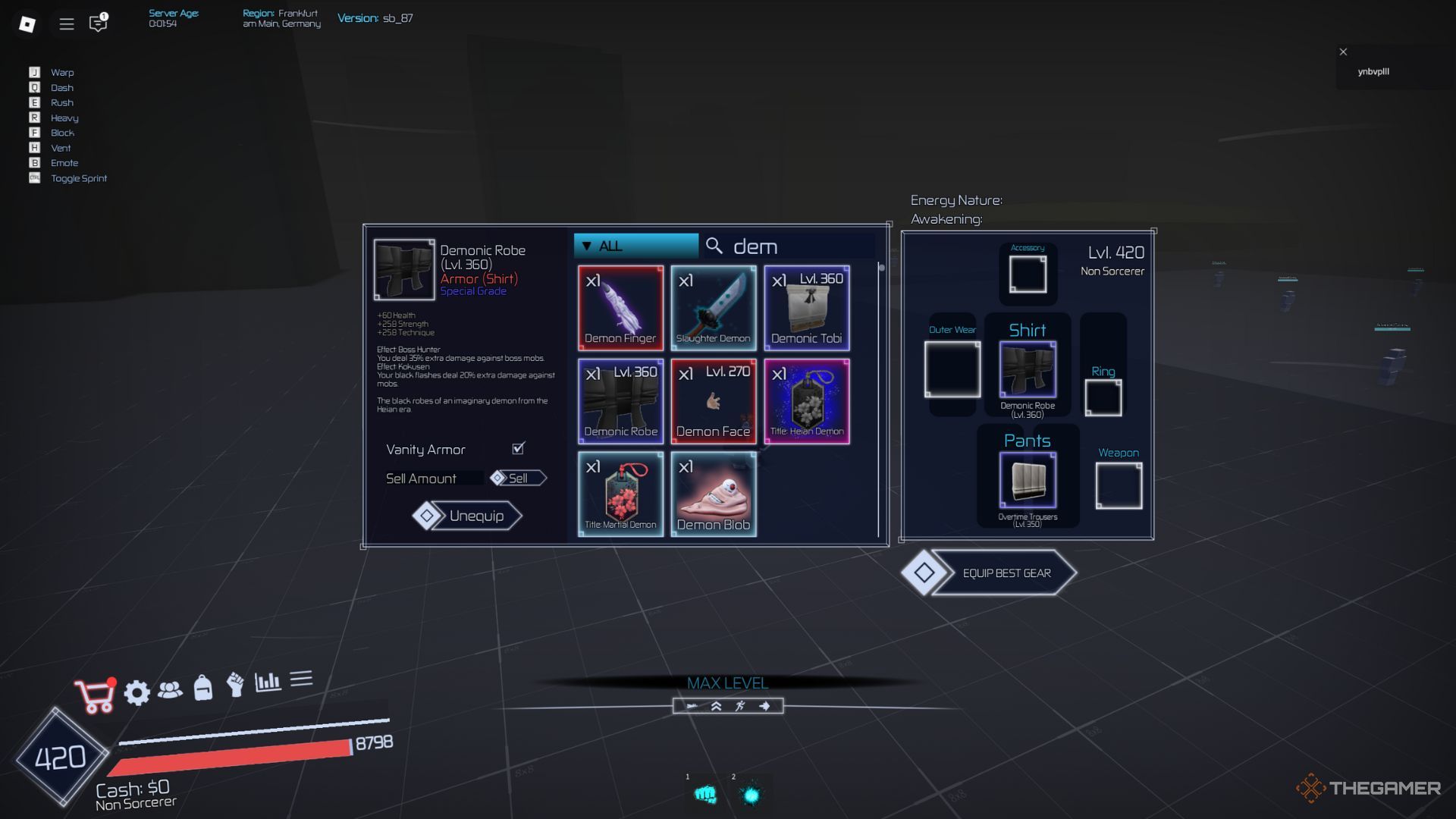Click the empty Weapon equipment slot

(1119, 485)
